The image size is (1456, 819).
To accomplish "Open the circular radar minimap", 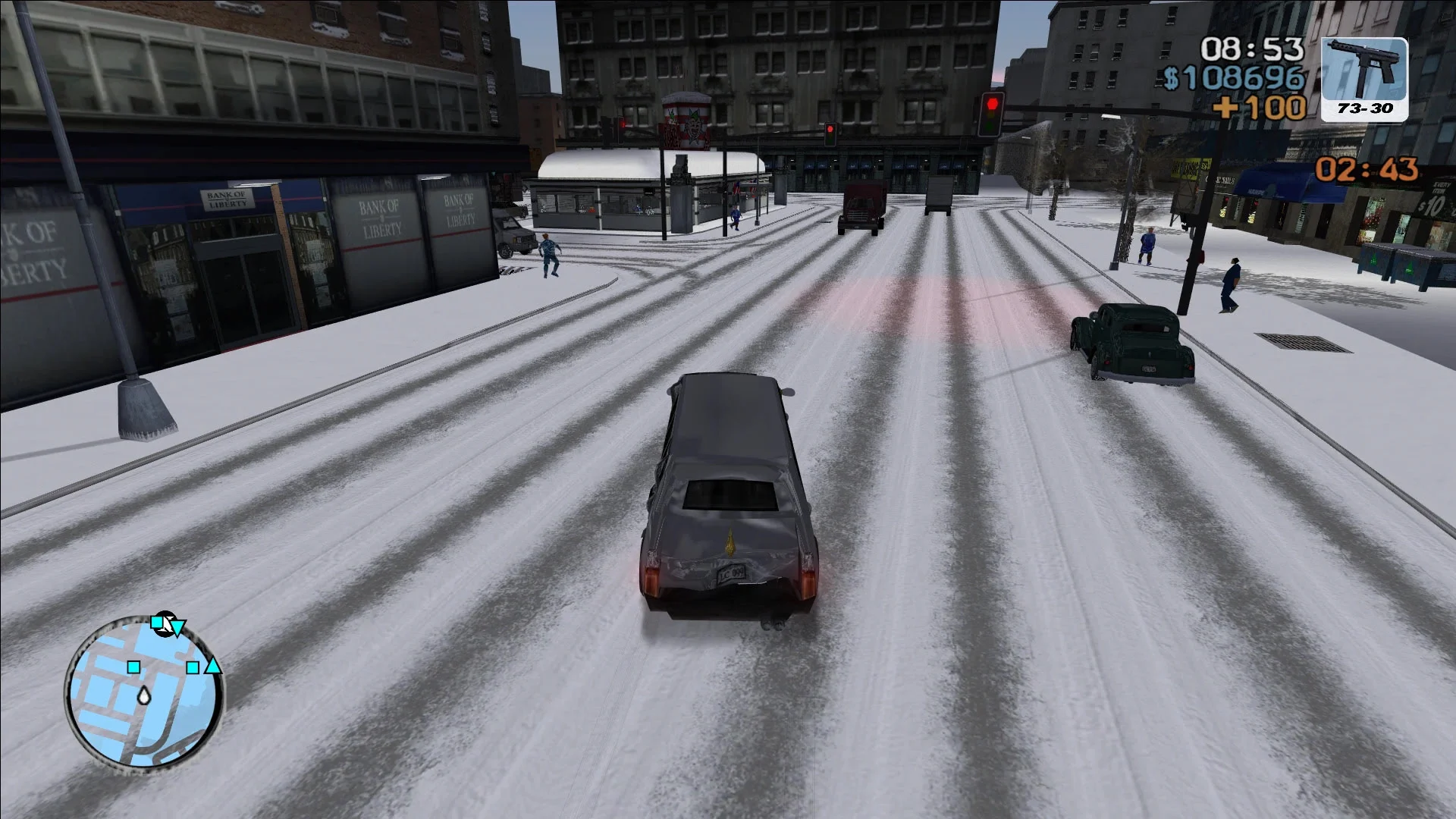I will pyautogui.click(x=145, y=692).
